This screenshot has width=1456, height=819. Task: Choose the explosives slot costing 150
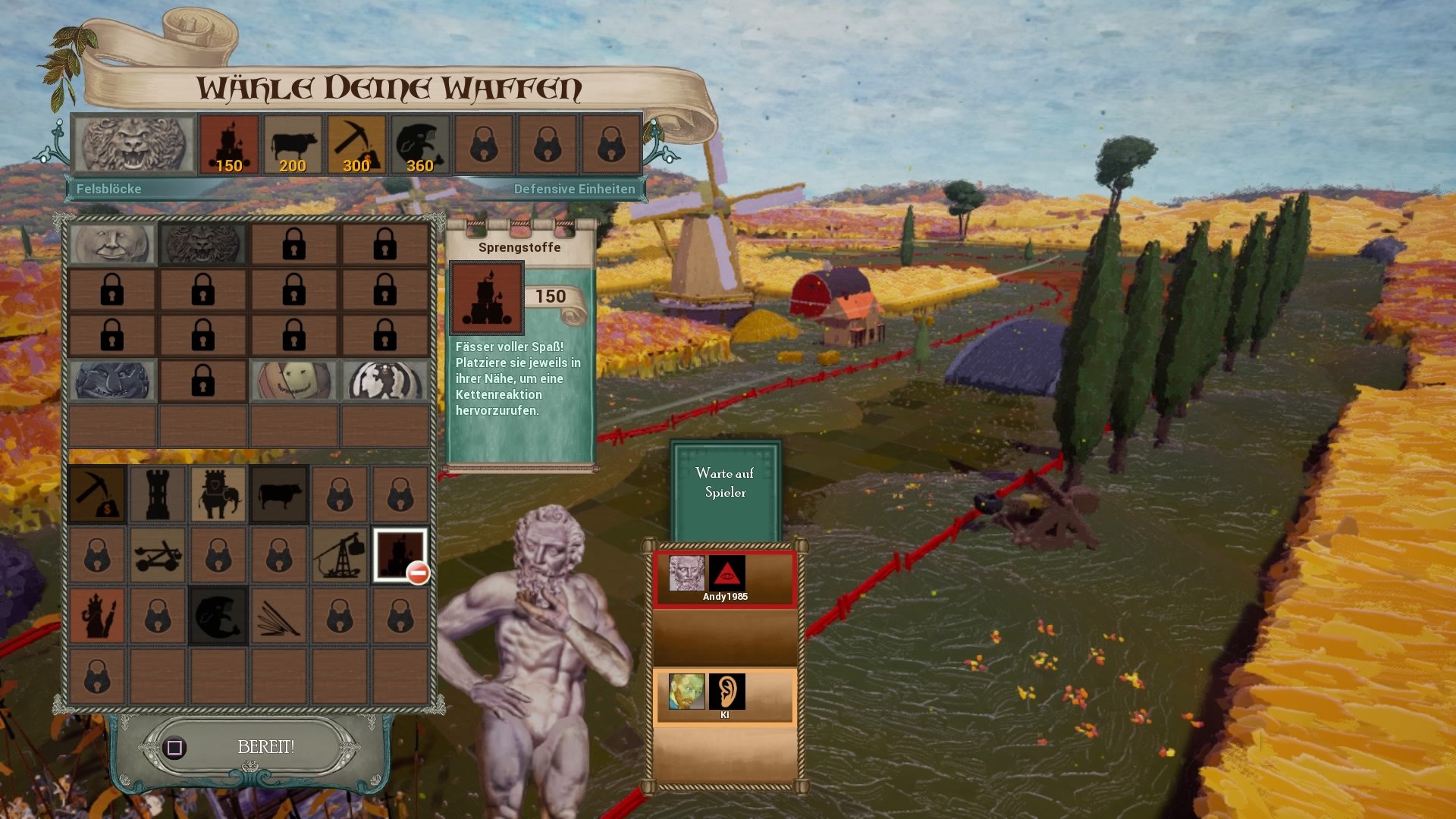coord(229,145)
